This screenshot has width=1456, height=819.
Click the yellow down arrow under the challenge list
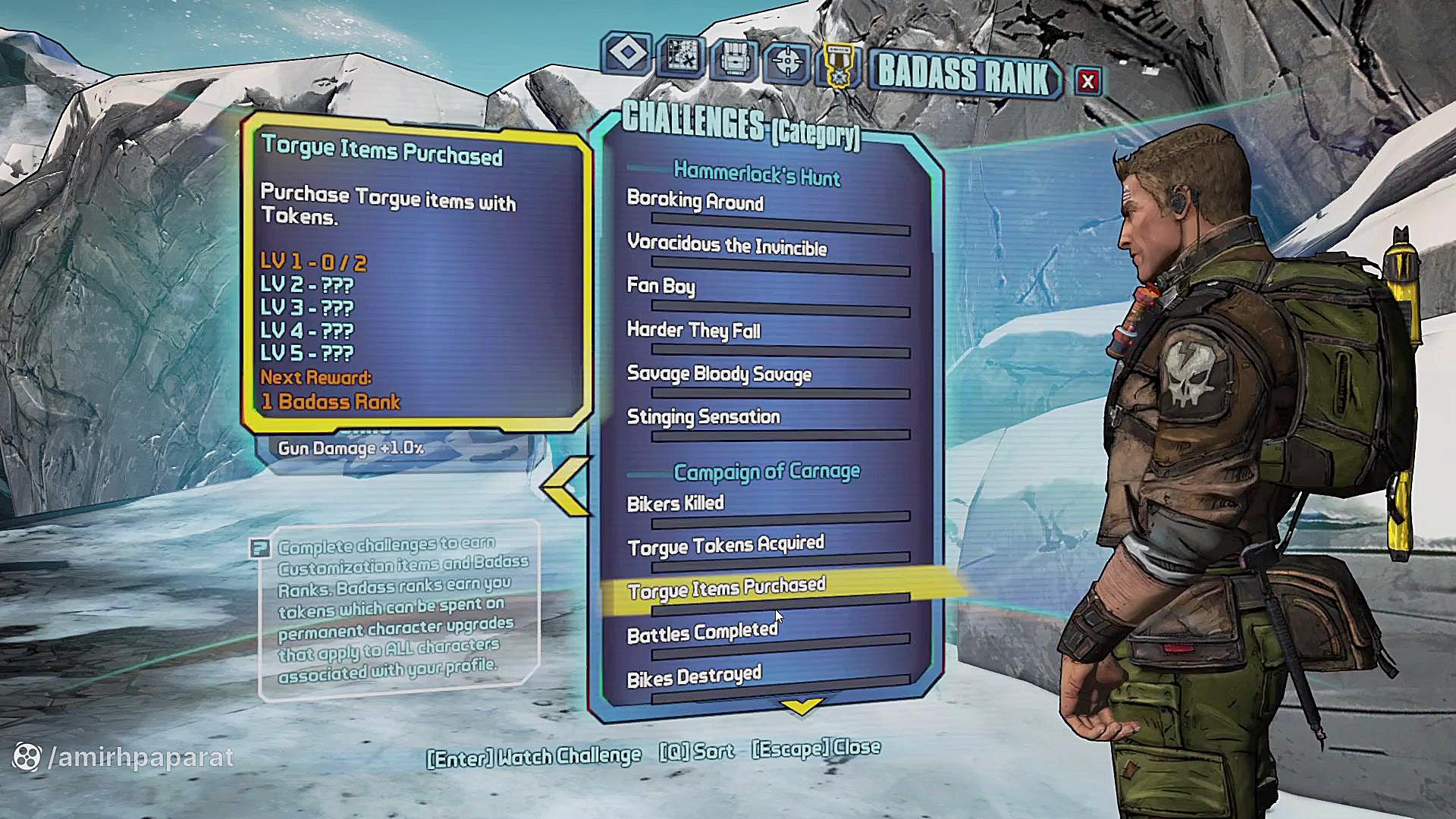coord(802,707)
